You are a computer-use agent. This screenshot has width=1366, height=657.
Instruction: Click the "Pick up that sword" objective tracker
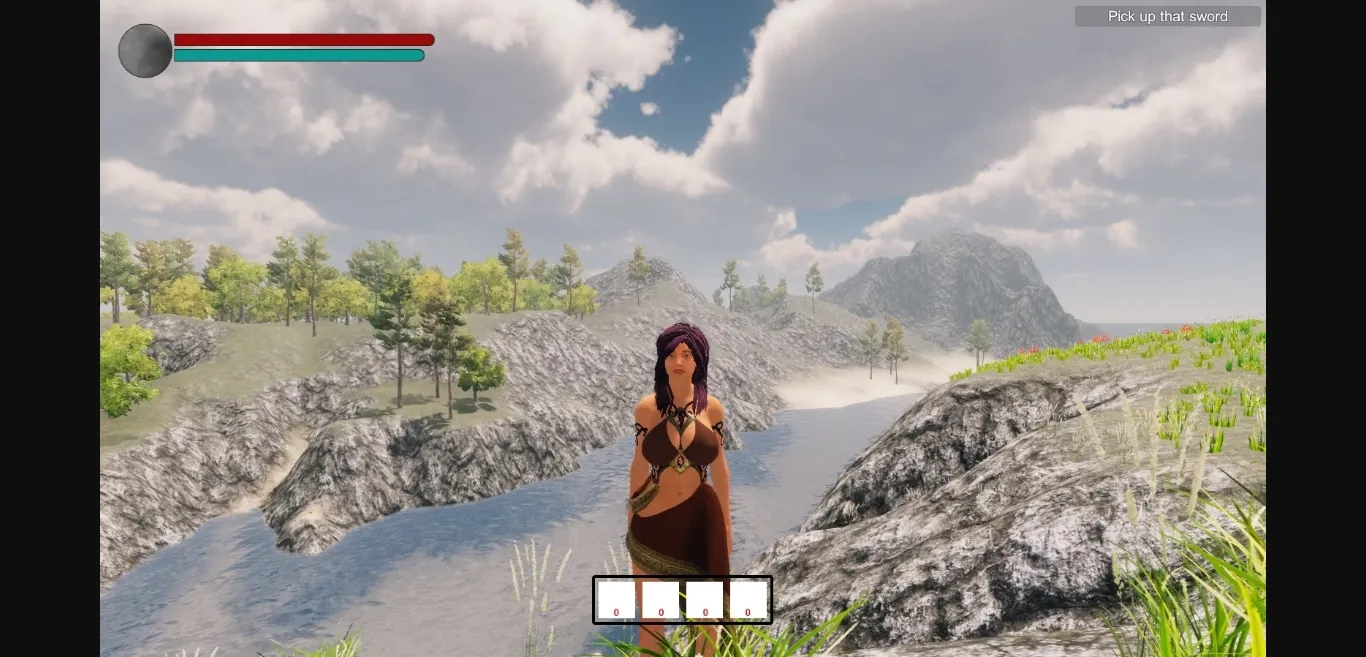pyautogui.click(x=1167, y=17)
